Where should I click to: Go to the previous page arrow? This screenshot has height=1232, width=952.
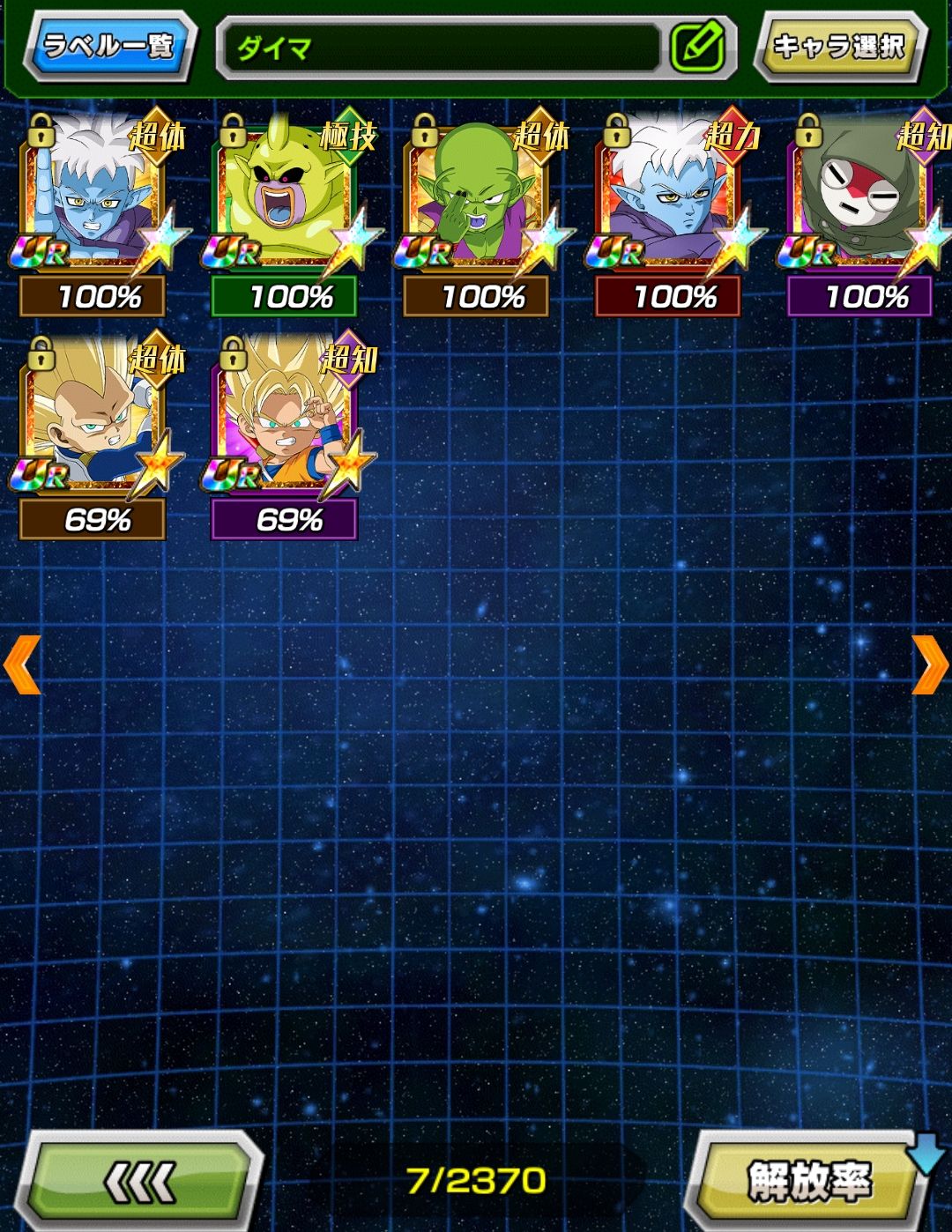click(x=22, y=664)
